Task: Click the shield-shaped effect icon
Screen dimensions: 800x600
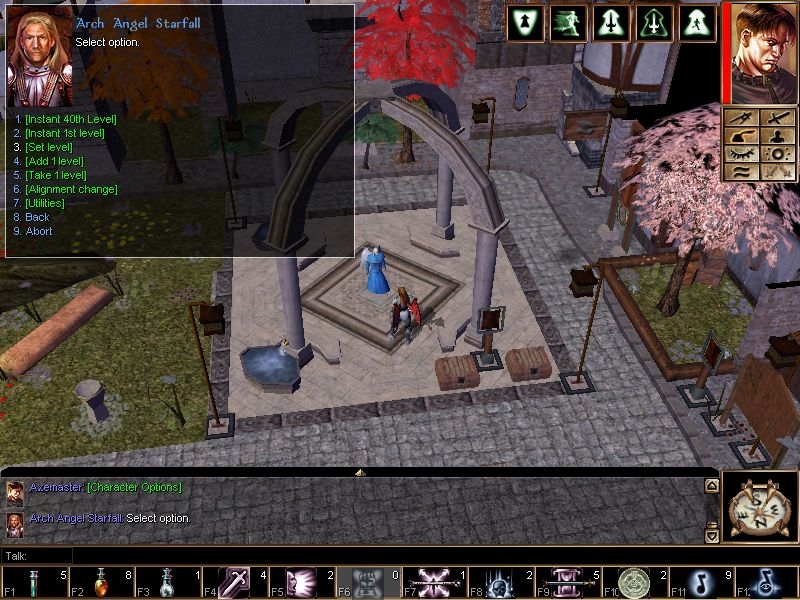Action: coord(525,24)
